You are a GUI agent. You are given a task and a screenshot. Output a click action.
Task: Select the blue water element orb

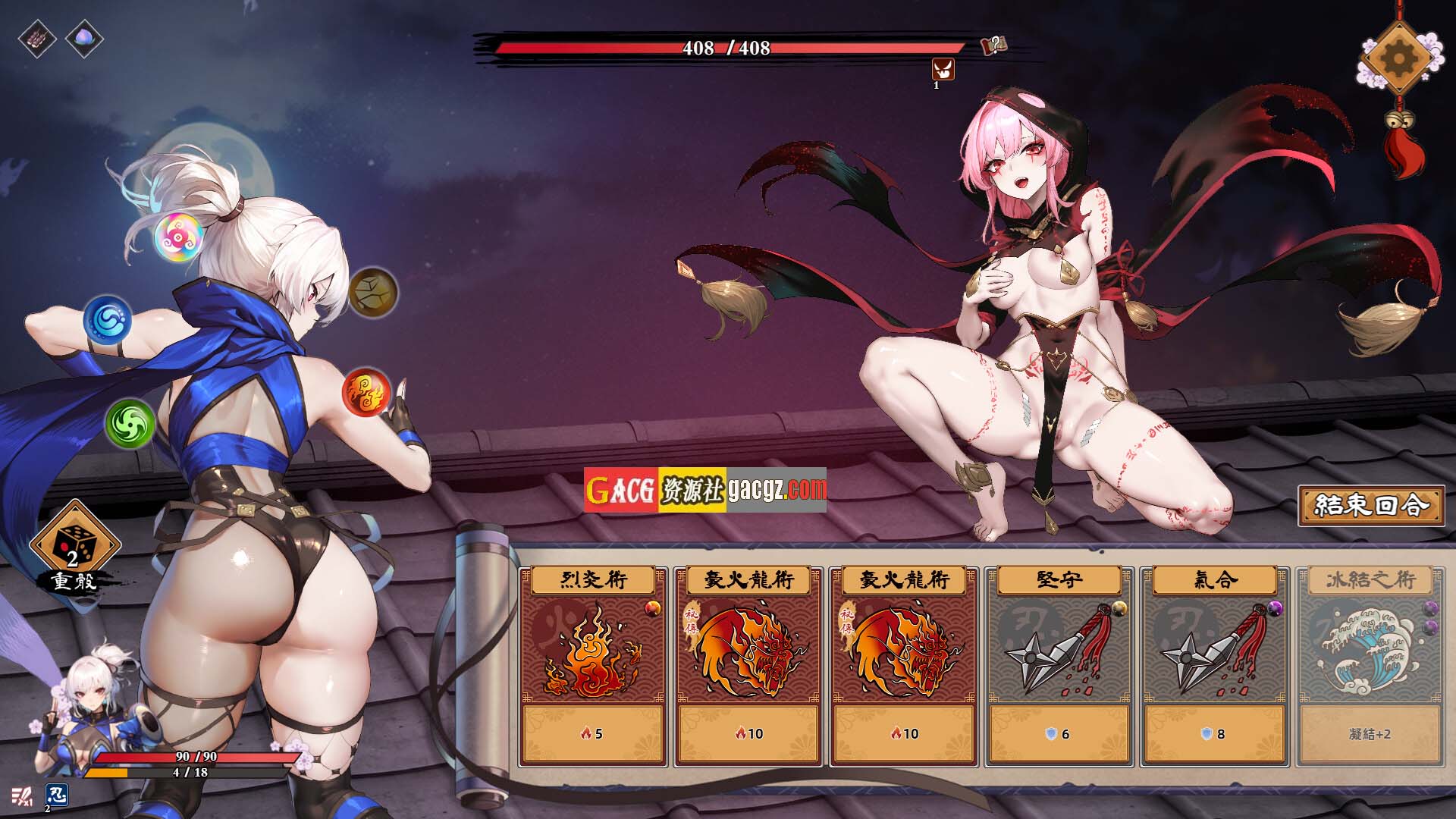108,318
